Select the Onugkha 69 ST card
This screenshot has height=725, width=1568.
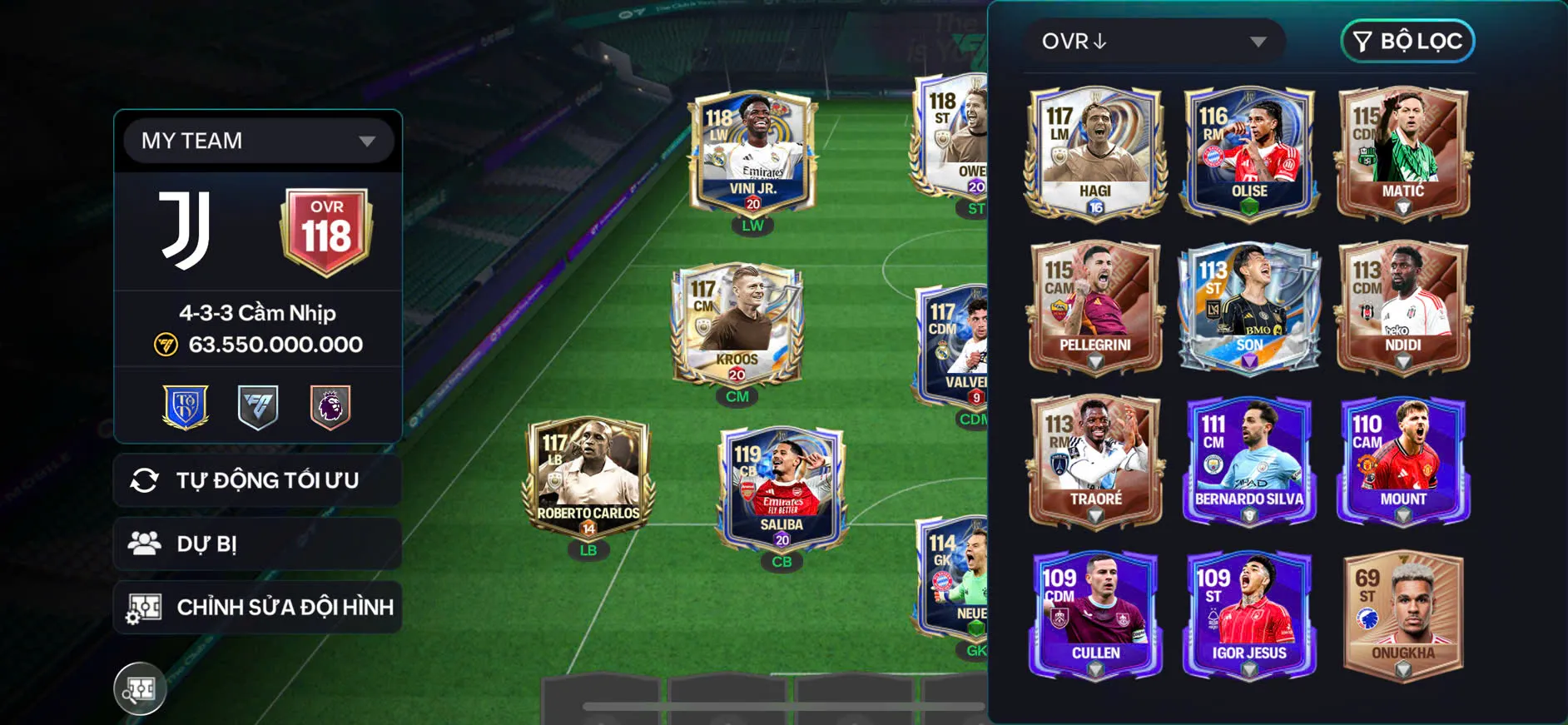1402,614
